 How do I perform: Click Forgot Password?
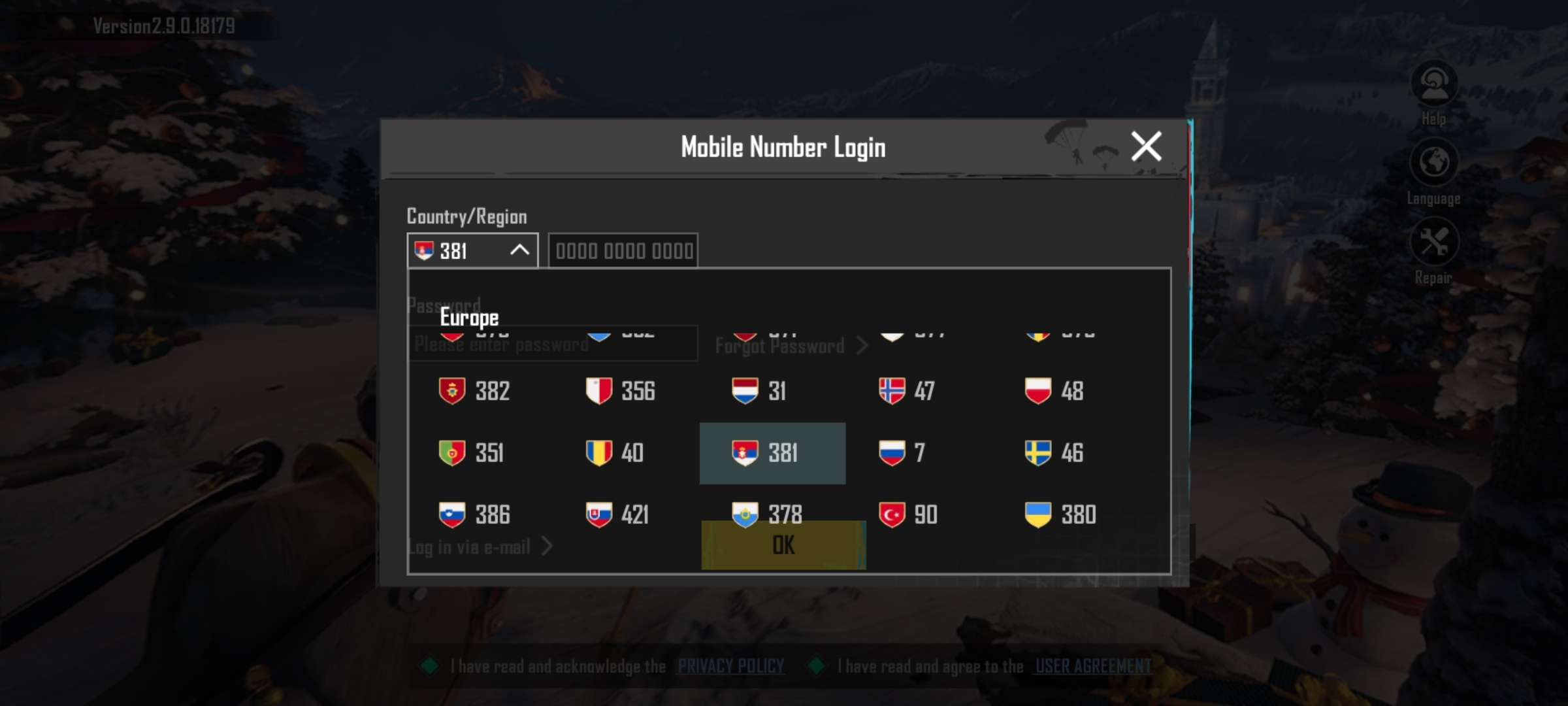click(x=786, y=346)
